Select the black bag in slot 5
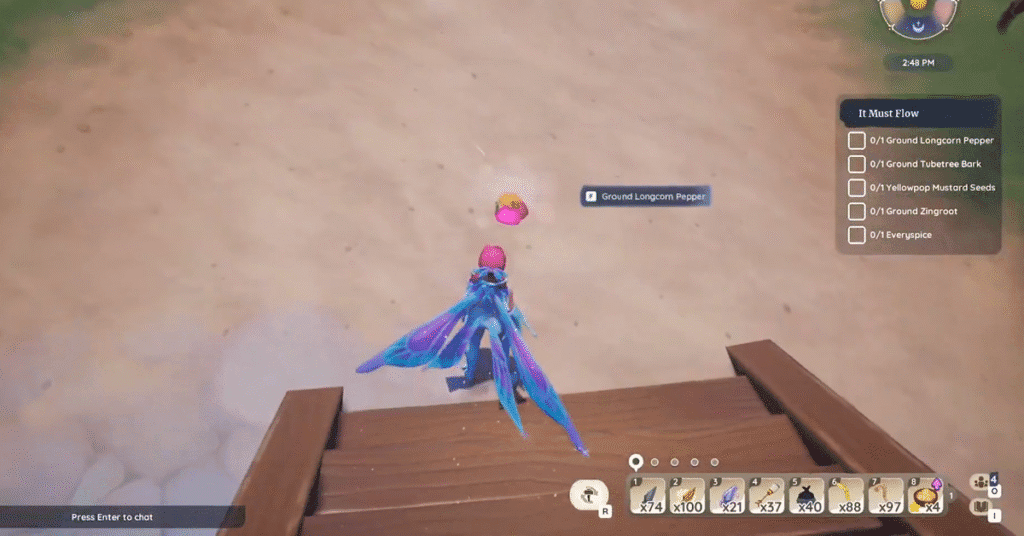This screenshot has width=1024, height=536. click(x=807, y=496)
